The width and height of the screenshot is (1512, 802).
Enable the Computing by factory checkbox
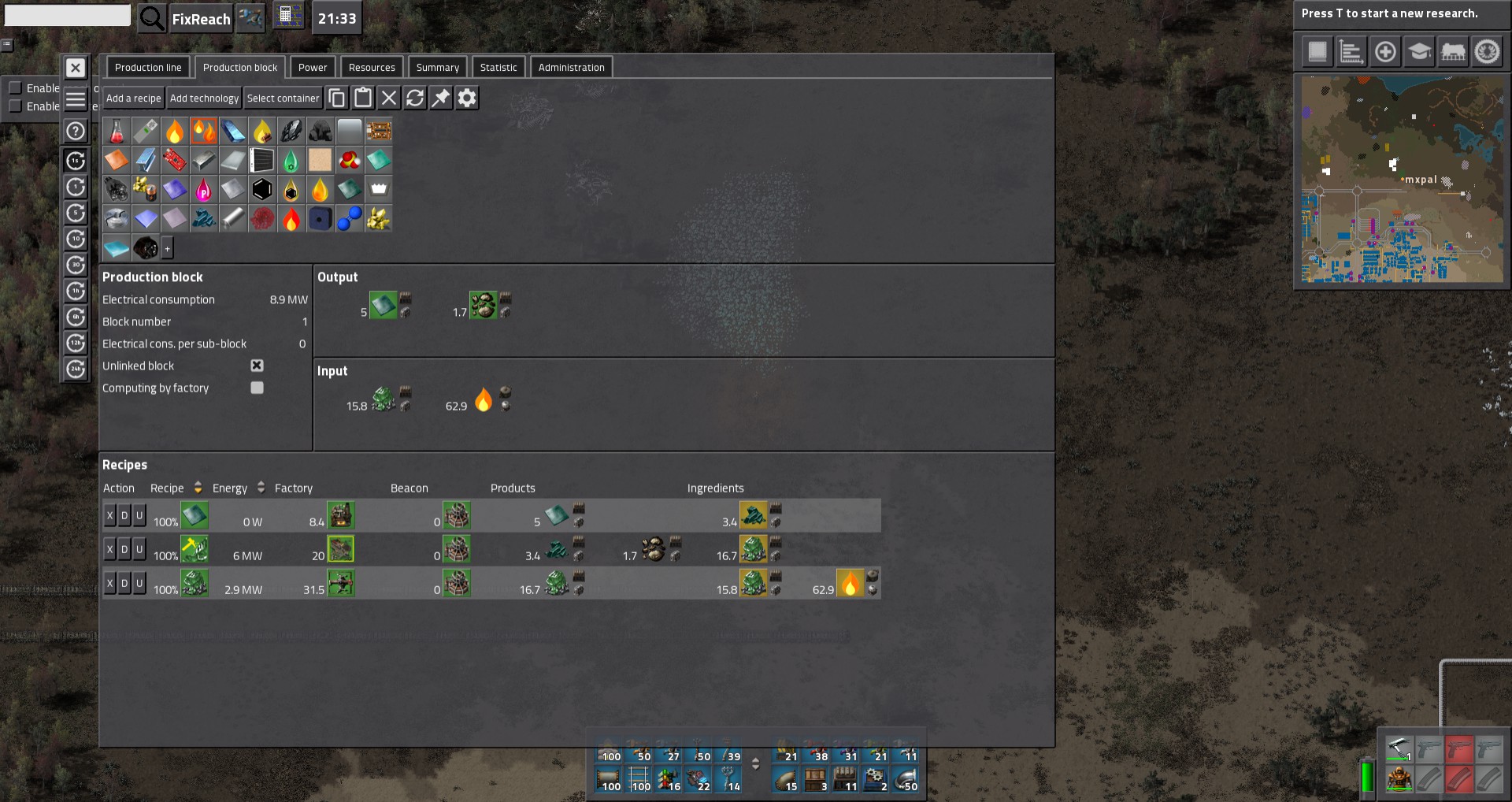(257, 388)
